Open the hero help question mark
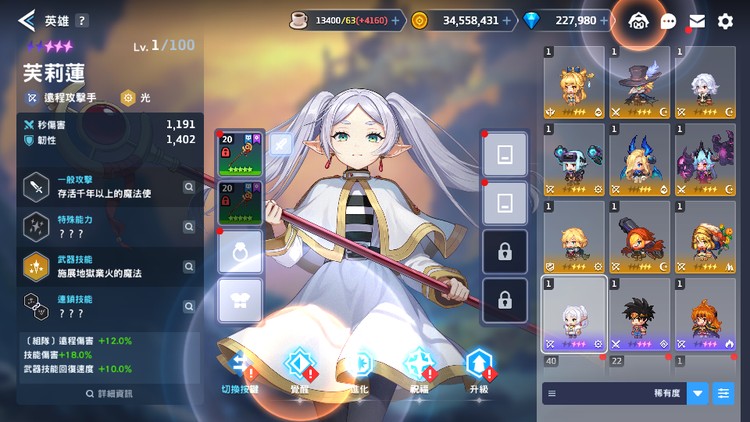 coord(82,20)
